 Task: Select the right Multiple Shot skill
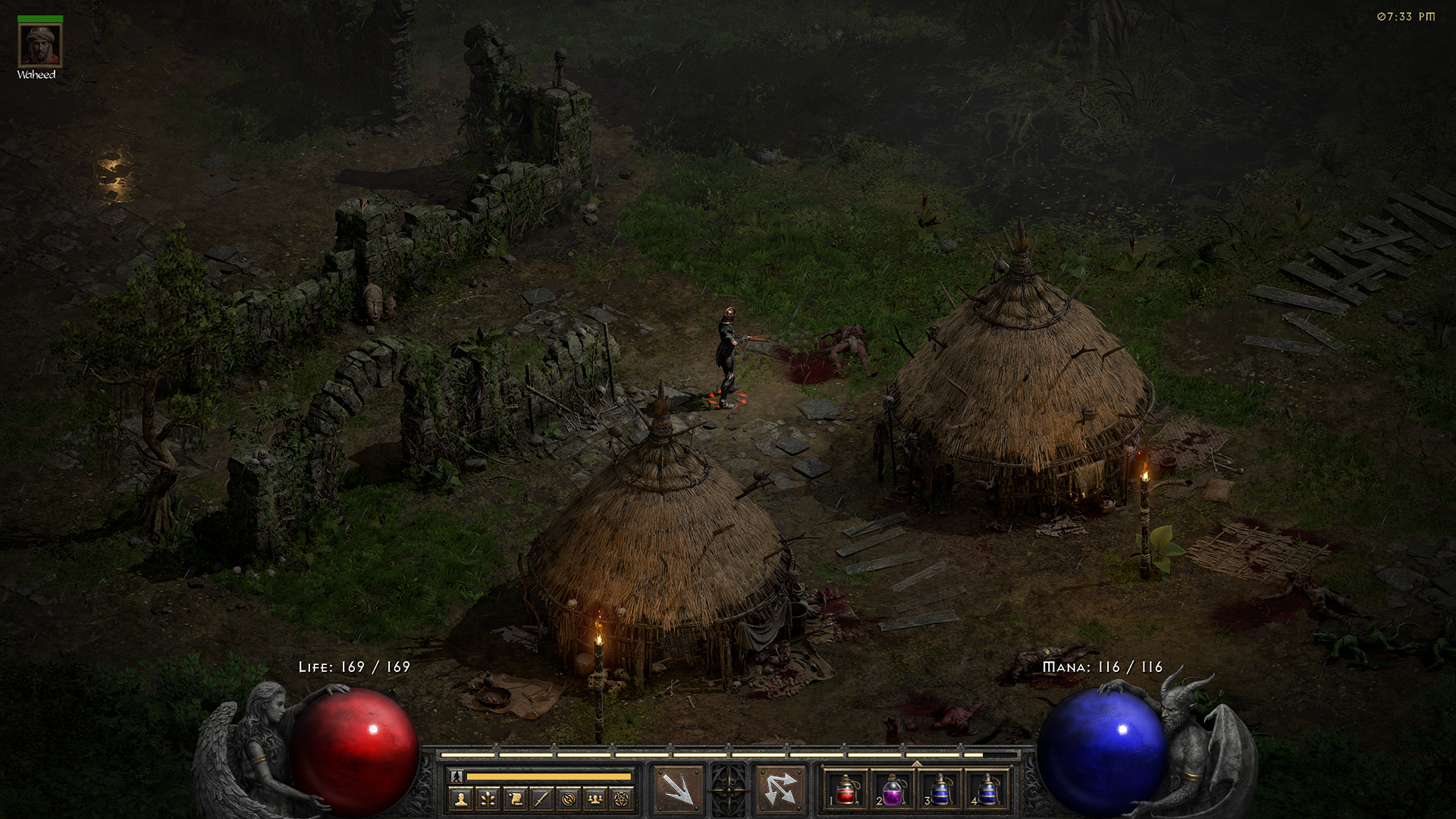click(780, 789)
